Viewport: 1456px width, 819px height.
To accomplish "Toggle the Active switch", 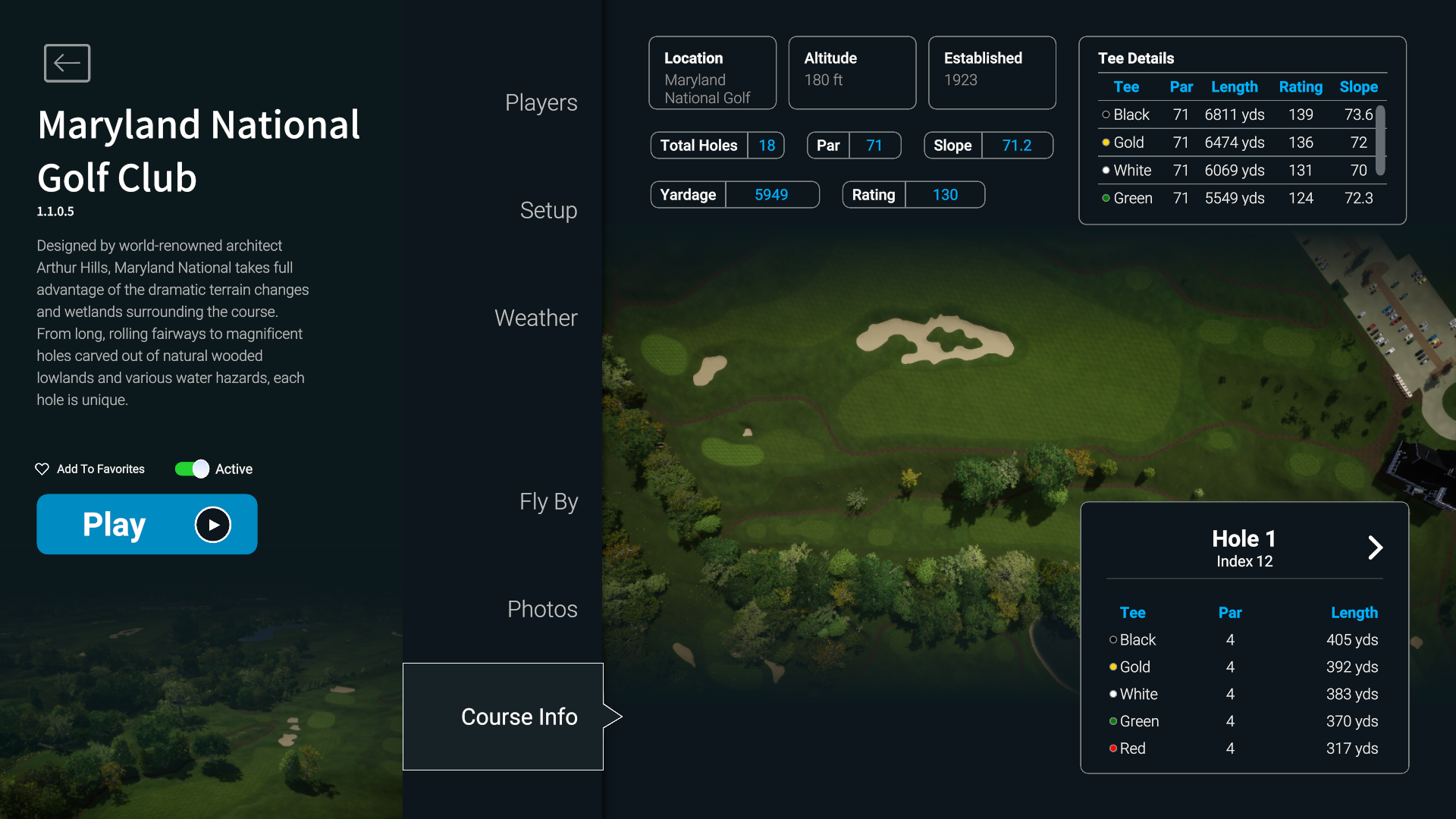I will pos(192,469).
